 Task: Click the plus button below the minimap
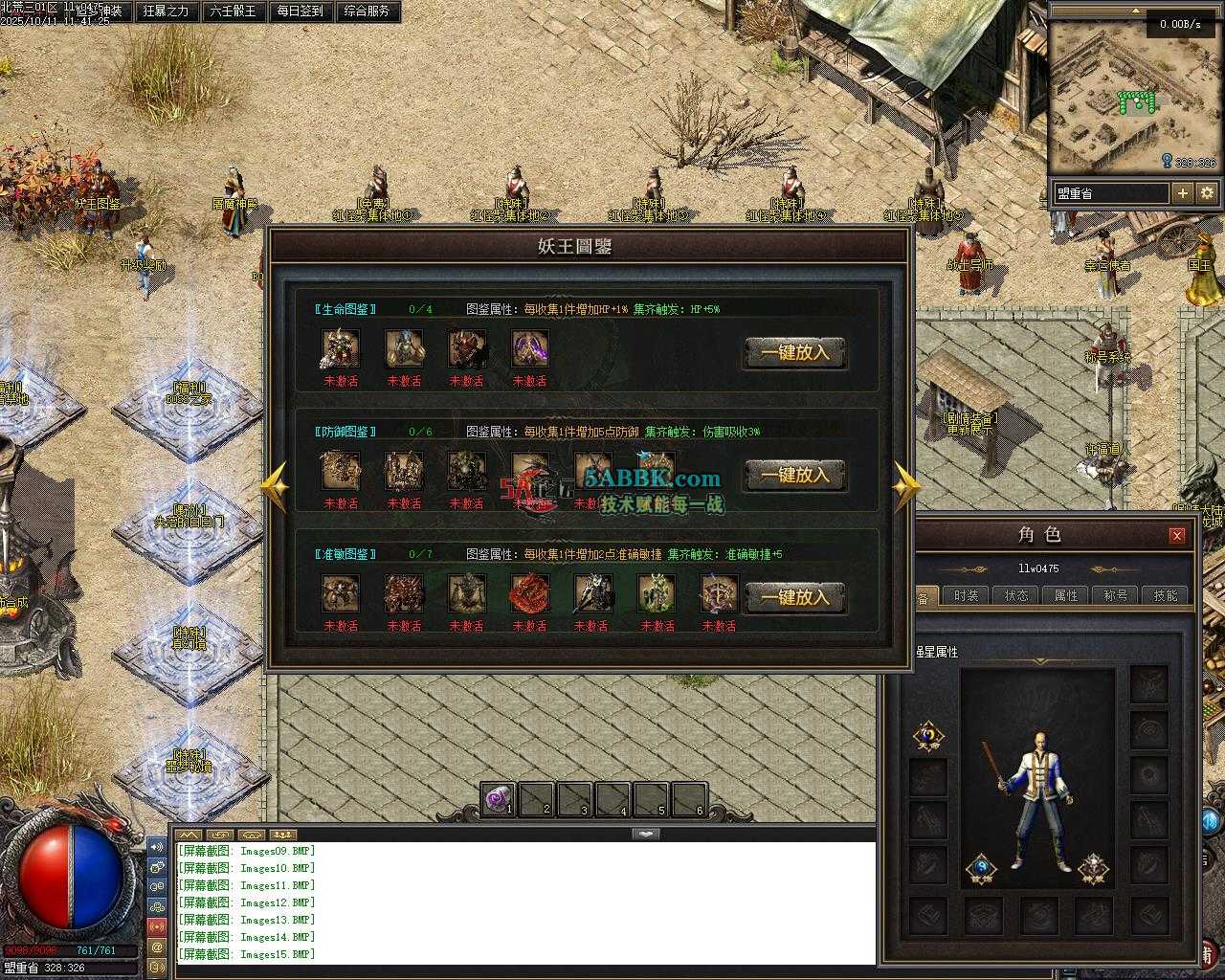[1183, 193]
